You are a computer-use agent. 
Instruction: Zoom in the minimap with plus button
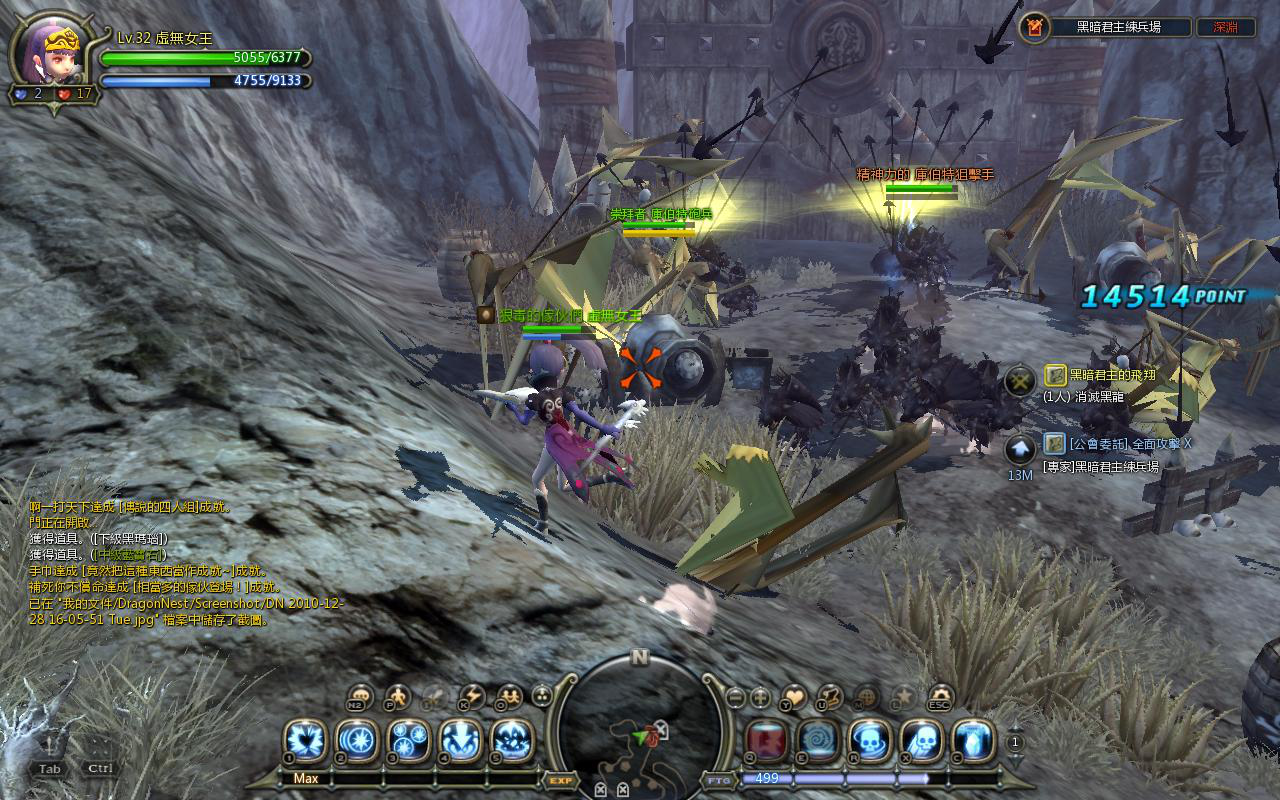pyautogui.click(x=761, y=697)
